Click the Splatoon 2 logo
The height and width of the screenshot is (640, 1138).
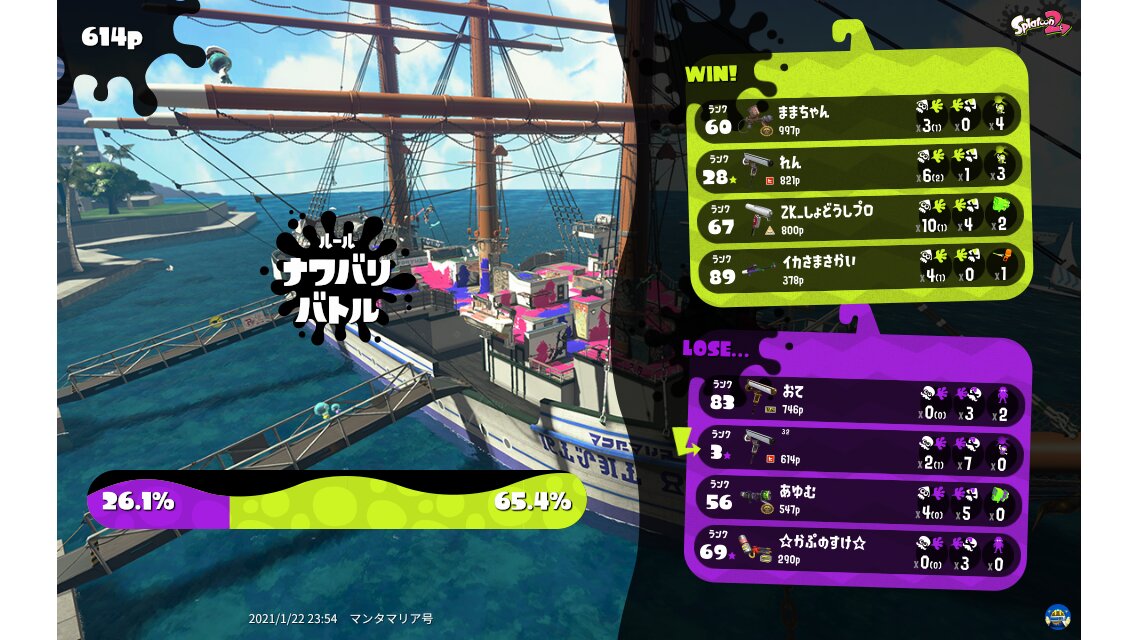tap(1039, 22)
